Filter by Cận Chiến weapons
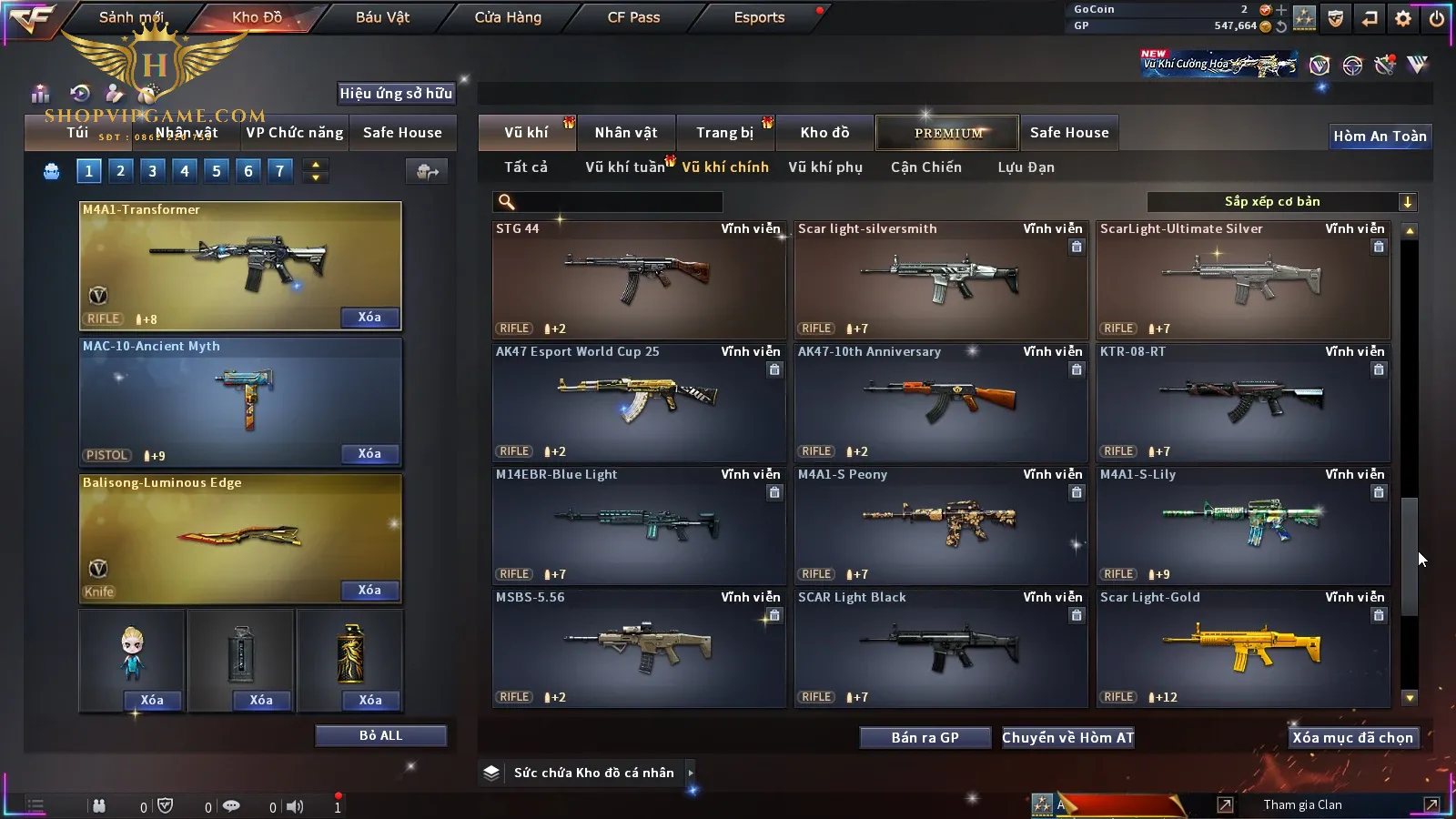 pos(925,167)
